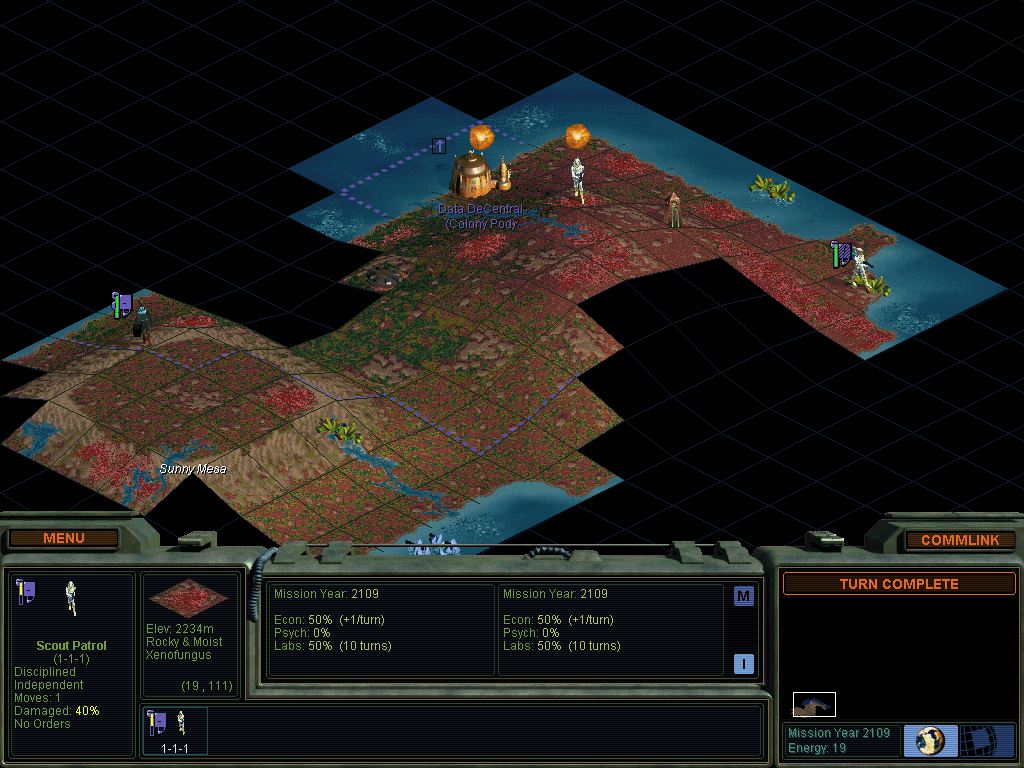
Task: Click the I button in the info panel
Action: pyautogui.click(x=743, y=663)
